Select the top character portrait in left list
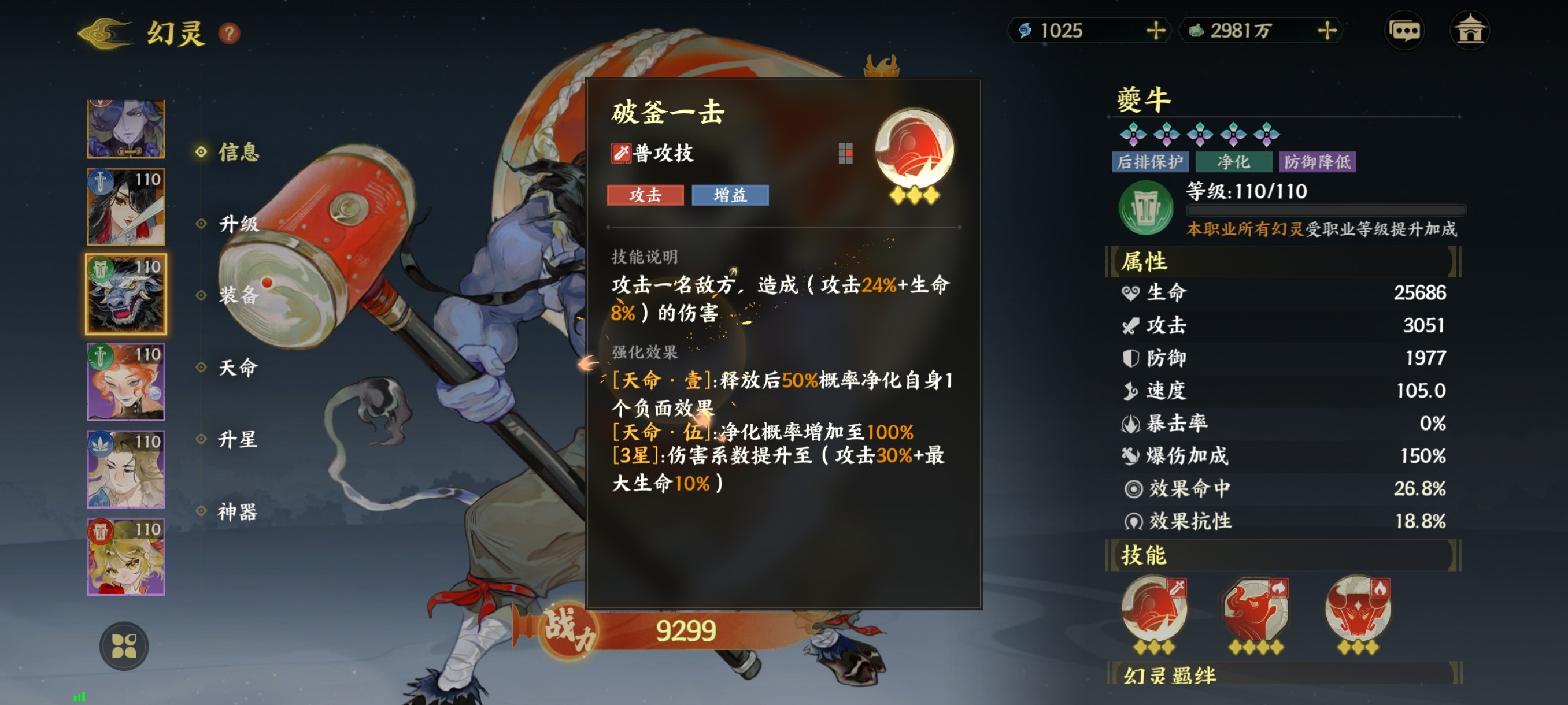Screen dimensions: 1568x705 point(125,128)
